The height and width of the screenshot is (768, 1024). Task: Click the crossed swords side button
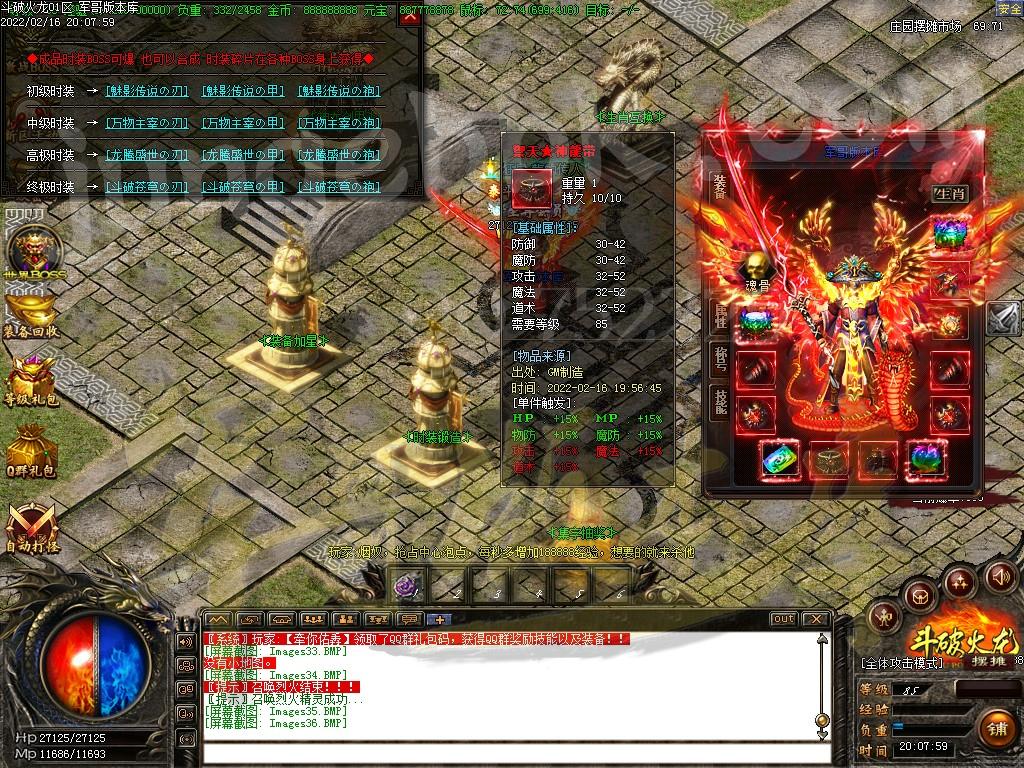pyautogui.click(x=1004, y=318)
